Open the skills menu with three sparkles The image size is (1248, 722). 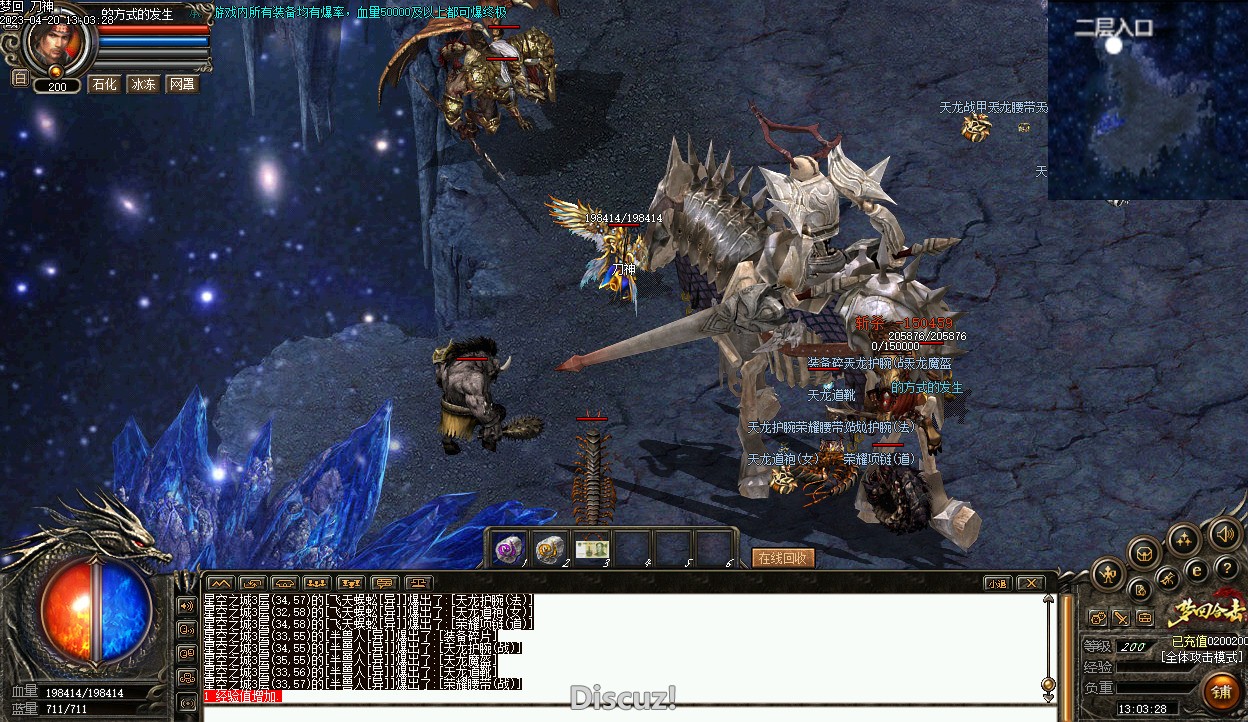pyautogui.click(x=1185, y=541)
